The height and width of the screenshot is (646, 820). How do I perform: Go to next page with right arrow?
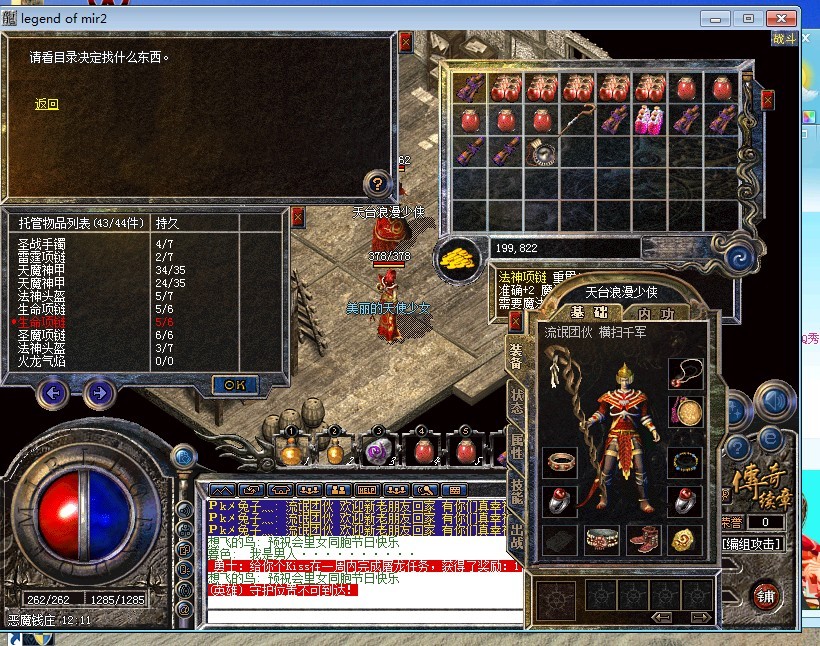98,393
